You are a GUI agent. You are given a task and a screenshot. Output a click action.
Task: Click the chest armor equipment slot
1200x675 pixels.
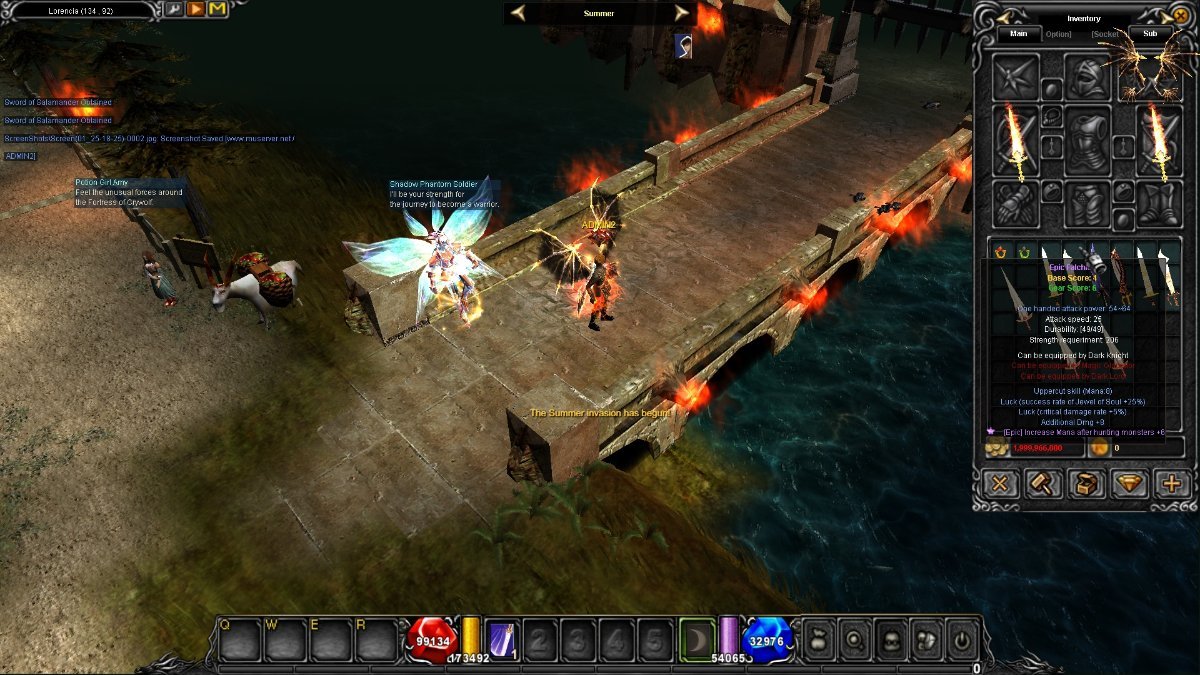(1087, 141)
